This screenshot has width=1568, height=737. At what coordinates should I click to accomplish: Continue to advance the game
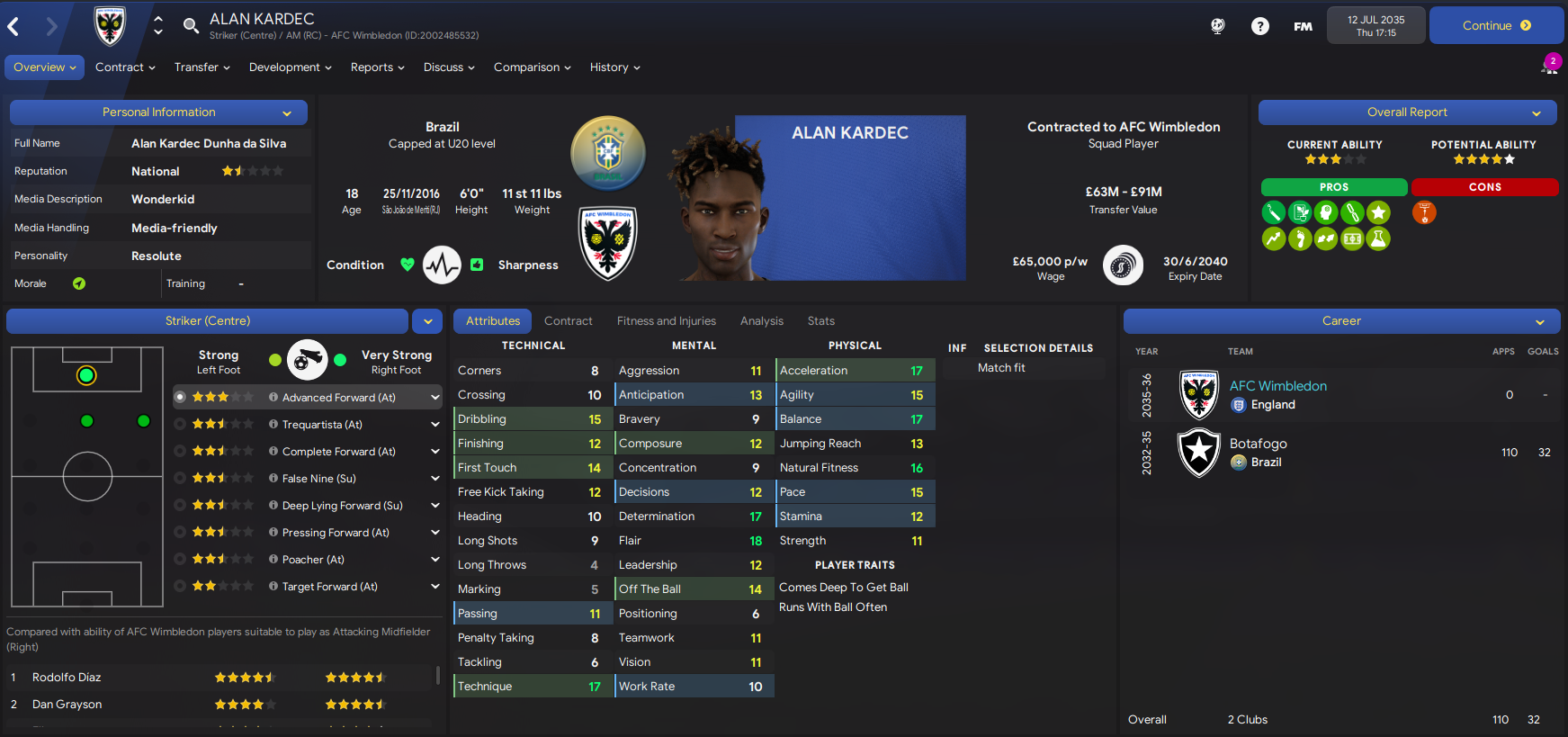tap(1495, 26)
